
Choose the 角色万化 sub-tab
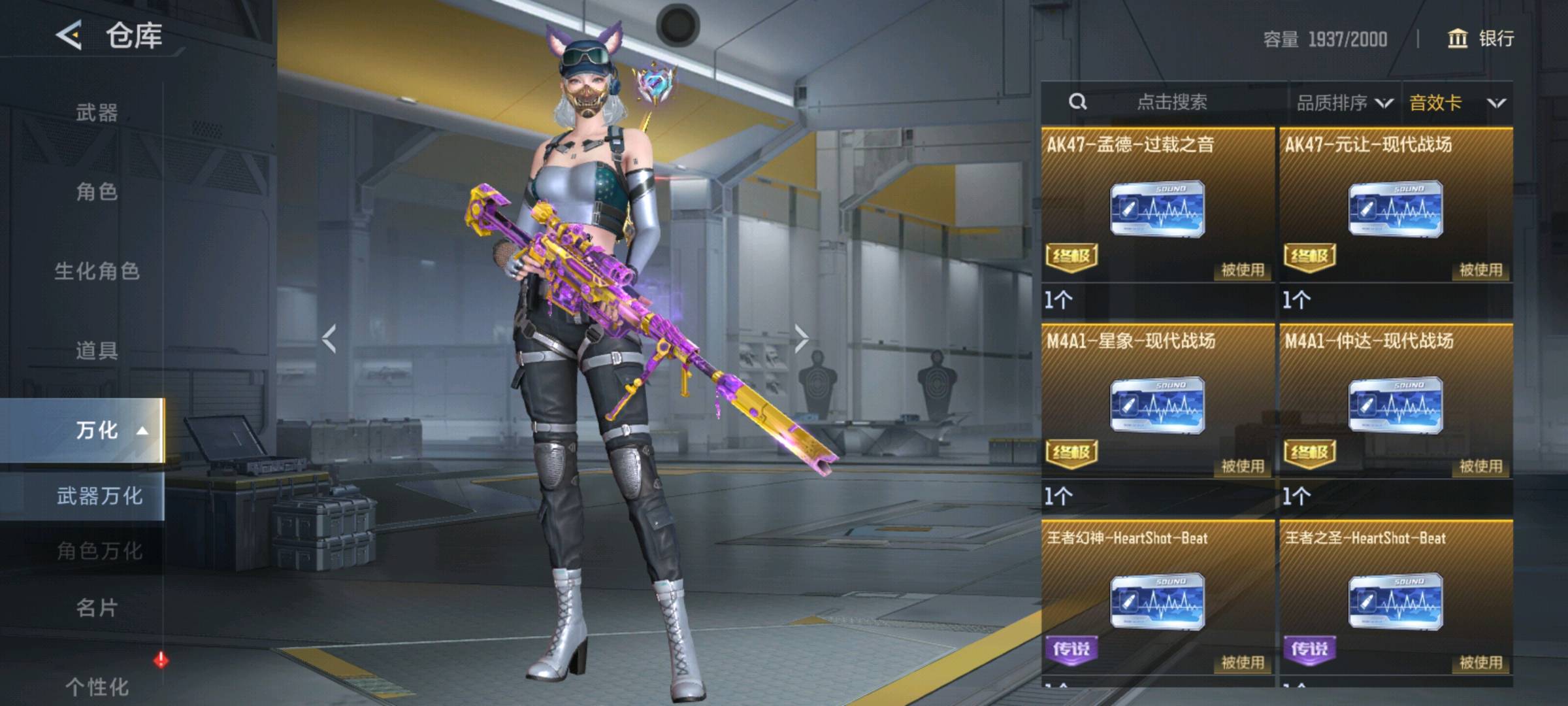pyautogui.click(x=99, y=551)
